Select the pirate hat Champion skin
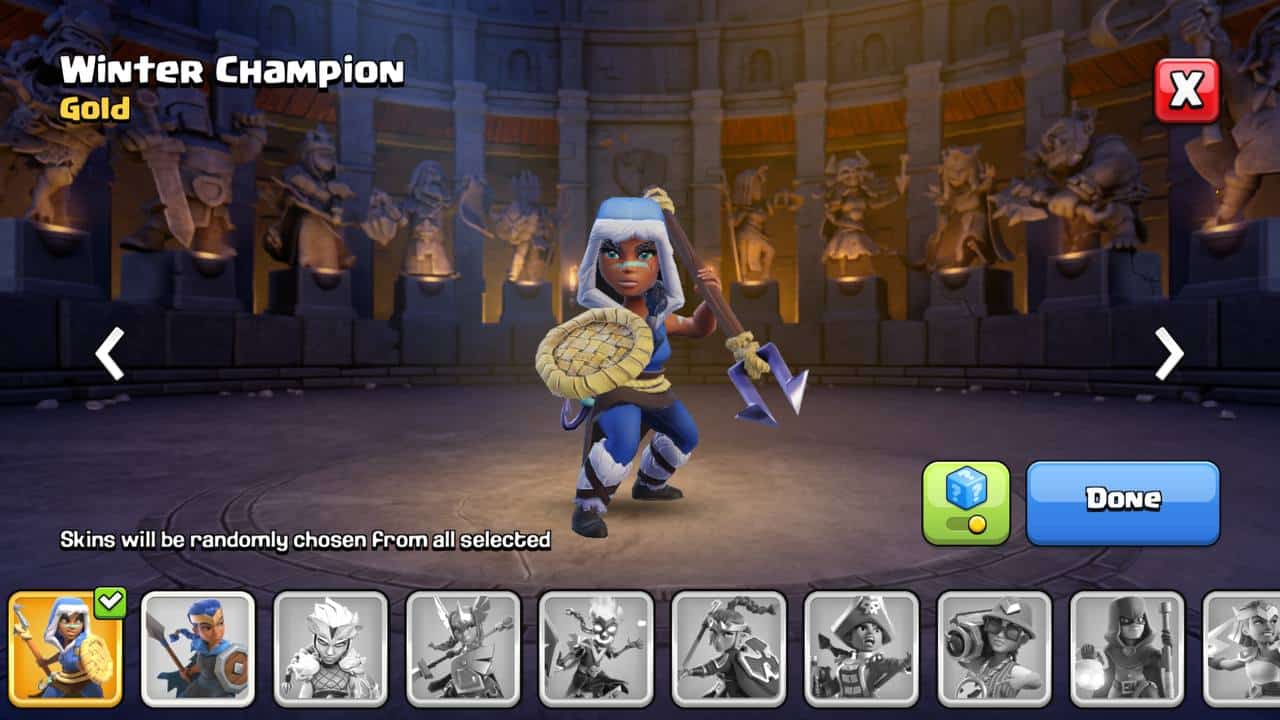Viewport: 1280px width, 720px height. coord(861,649)
